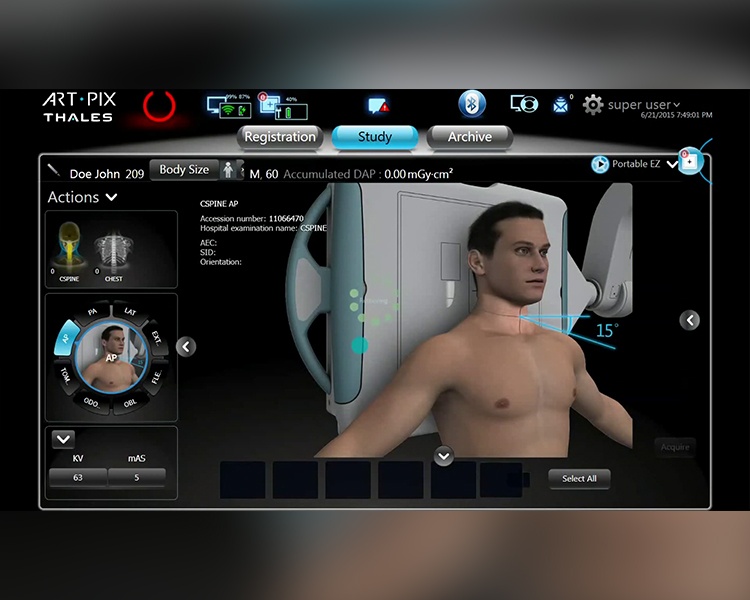The image size is (750, 600).
Task: Click the Select All button
Action: [x=579, y=479]
